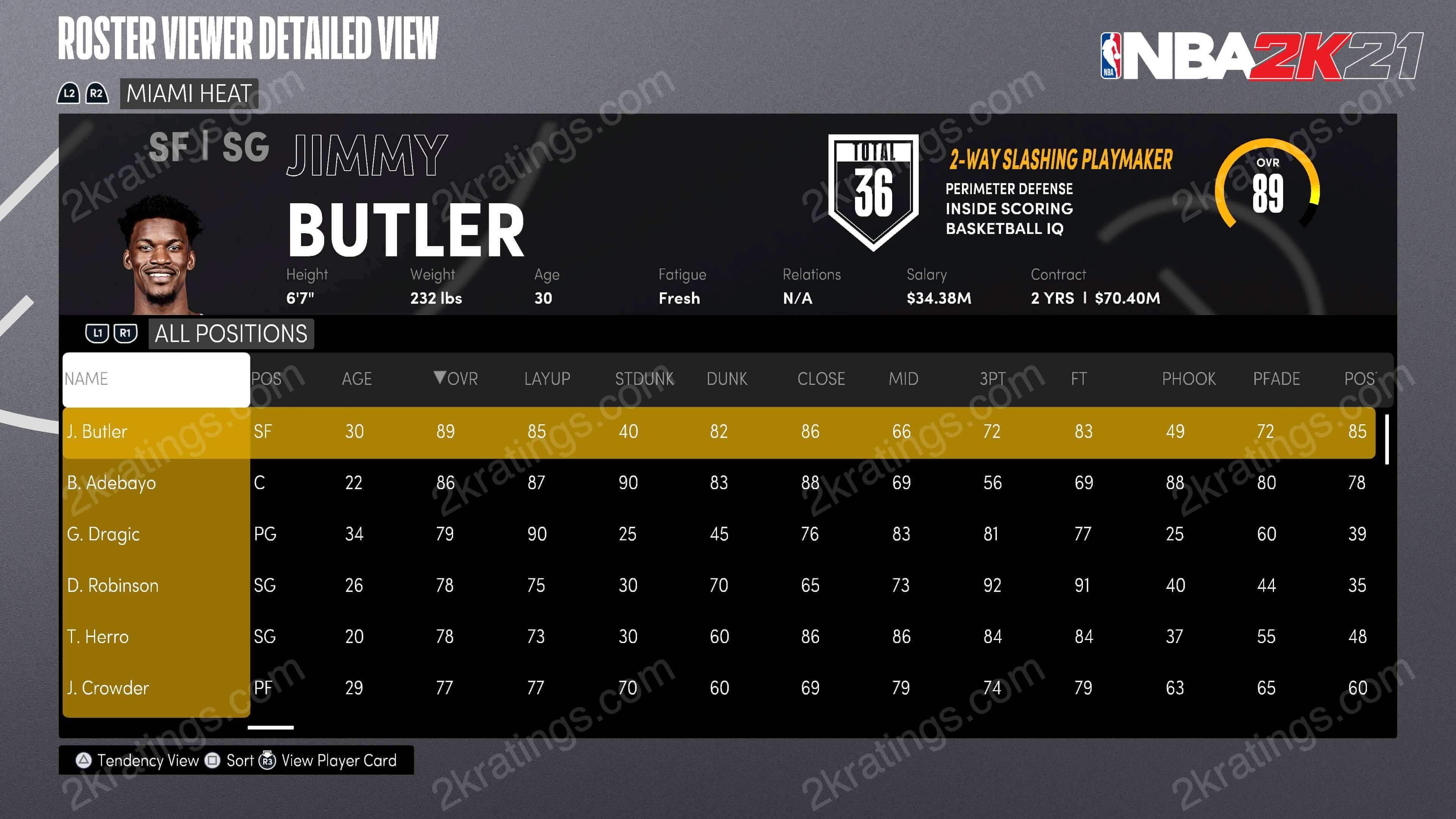The width and height of the screenshot is (1456, 819).
Task: Sort players by 3PT rating
Action: pos(993,379)
